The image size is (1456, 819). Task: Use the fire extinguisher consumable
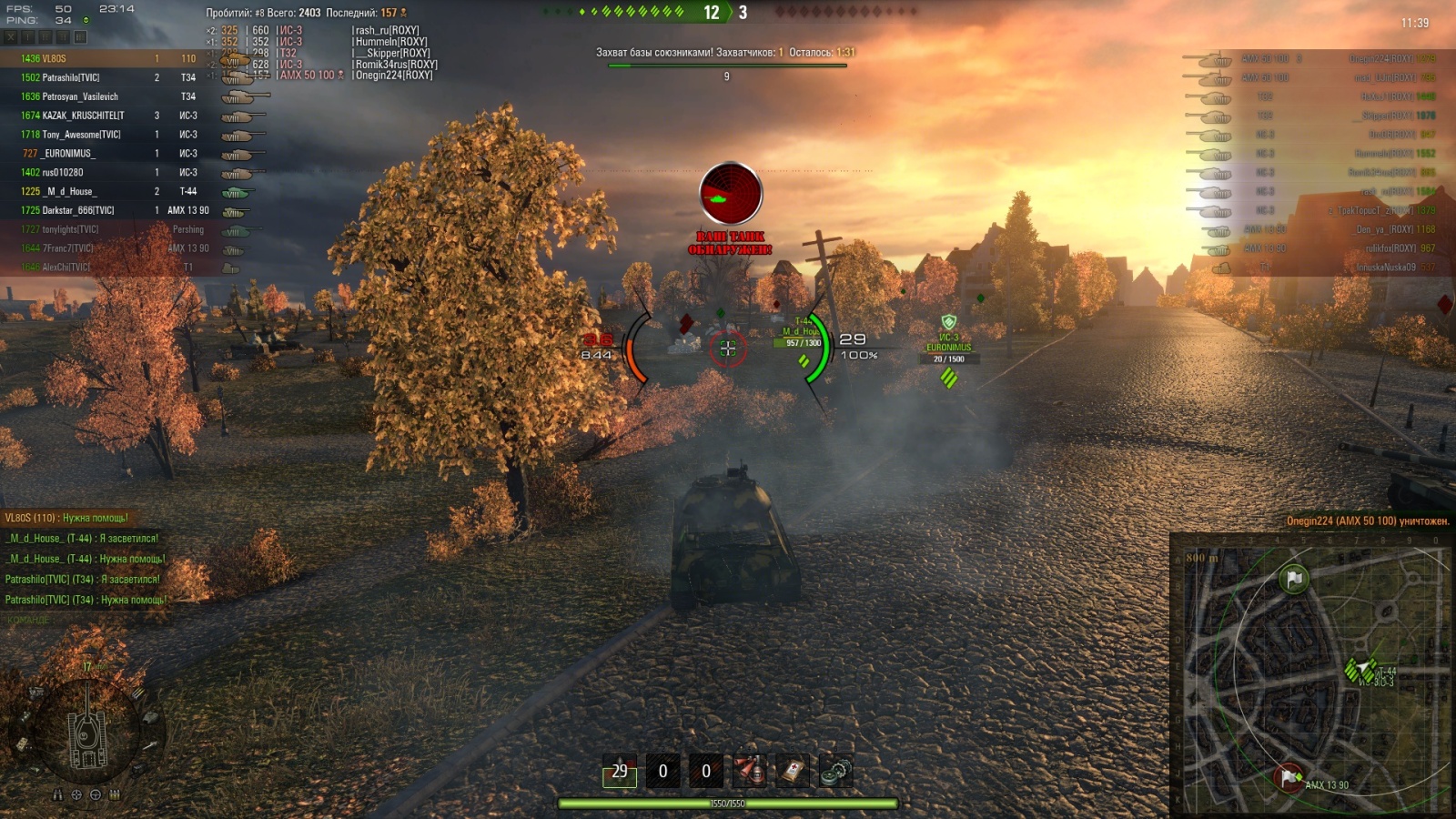(x=750, y=772)
